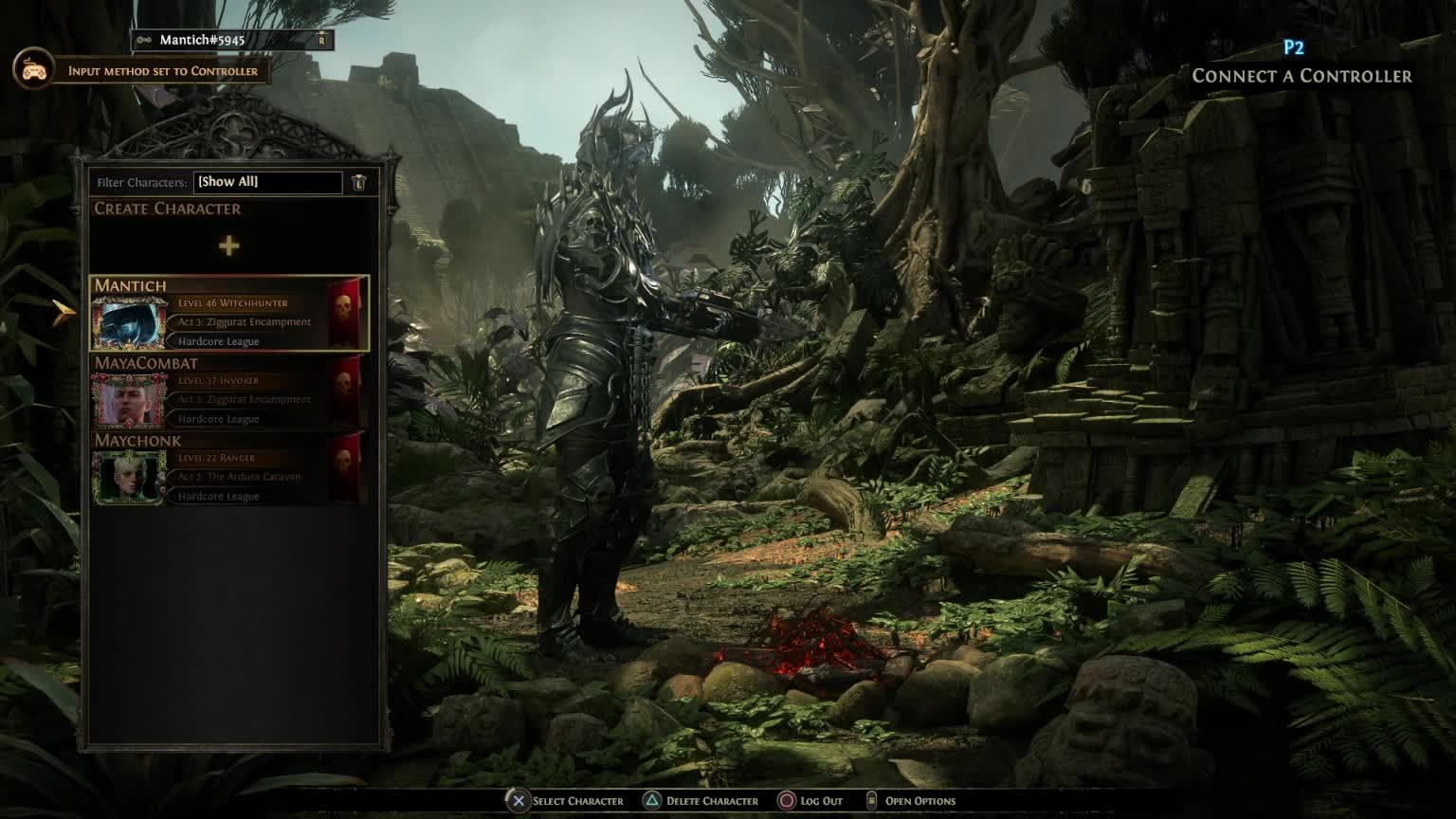Choose the MayaCombat Invoker character
This screenshot has height=819, width=1456.
click(x=229, y=391)
